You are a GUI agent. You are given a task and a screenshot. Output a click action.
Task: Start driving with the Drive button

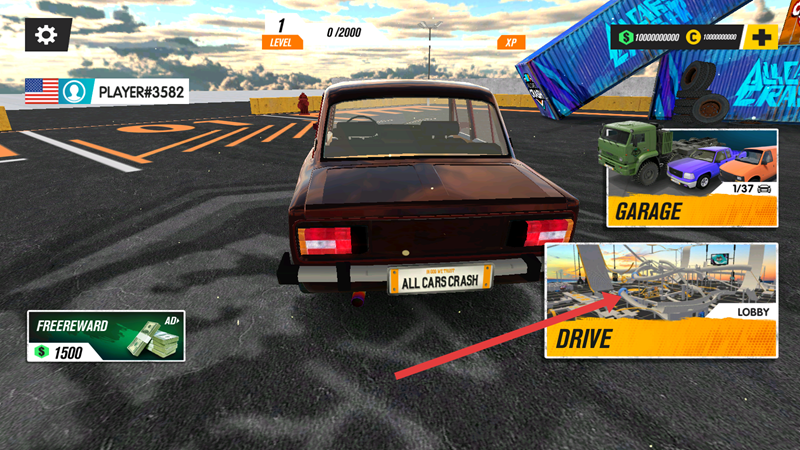click(660, 300)
